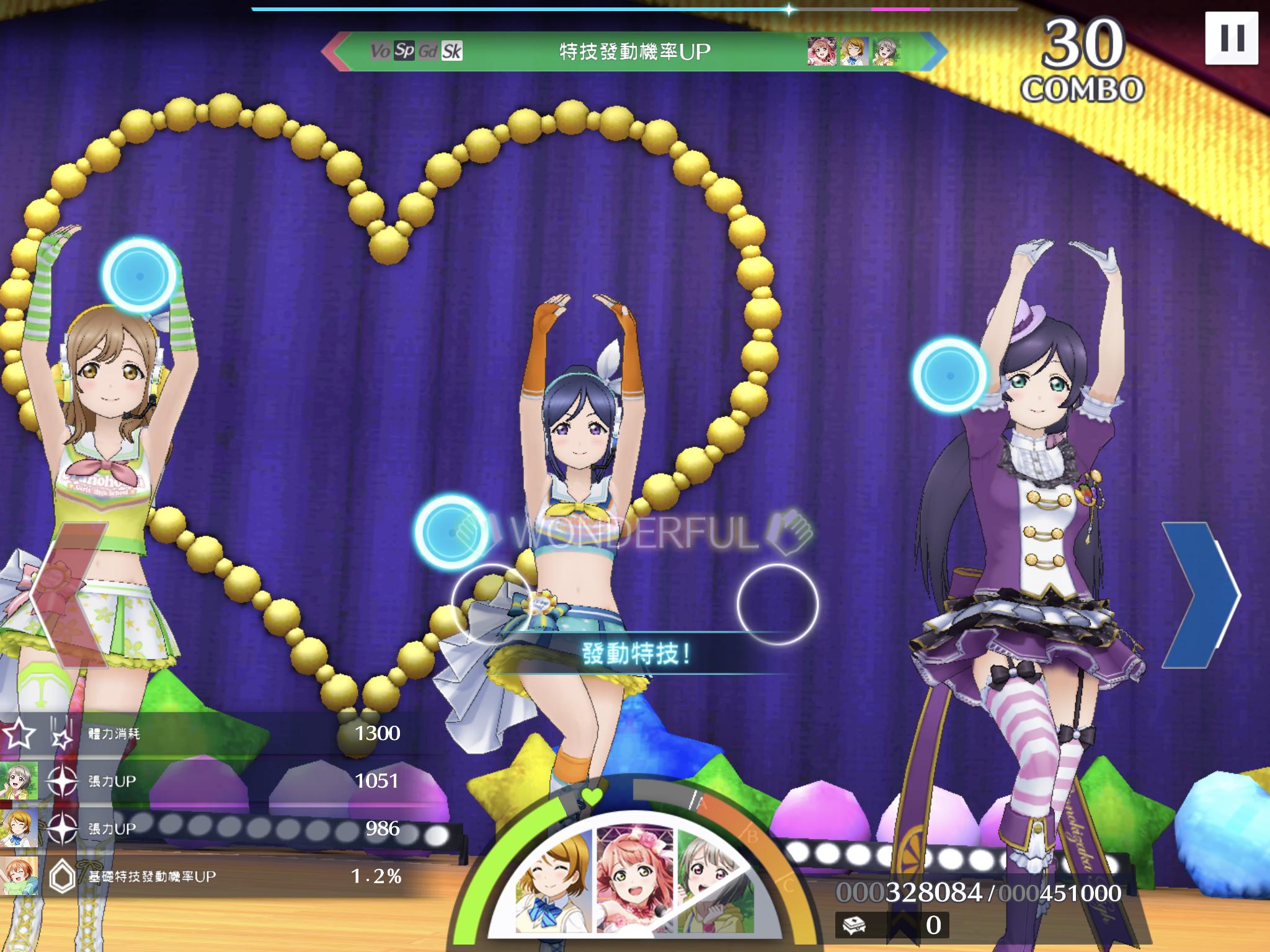Viewport: 1270px width, 952px height.
Task: Select Hanayo's portrait in the SP gauge
Action: tap(551, 881)
